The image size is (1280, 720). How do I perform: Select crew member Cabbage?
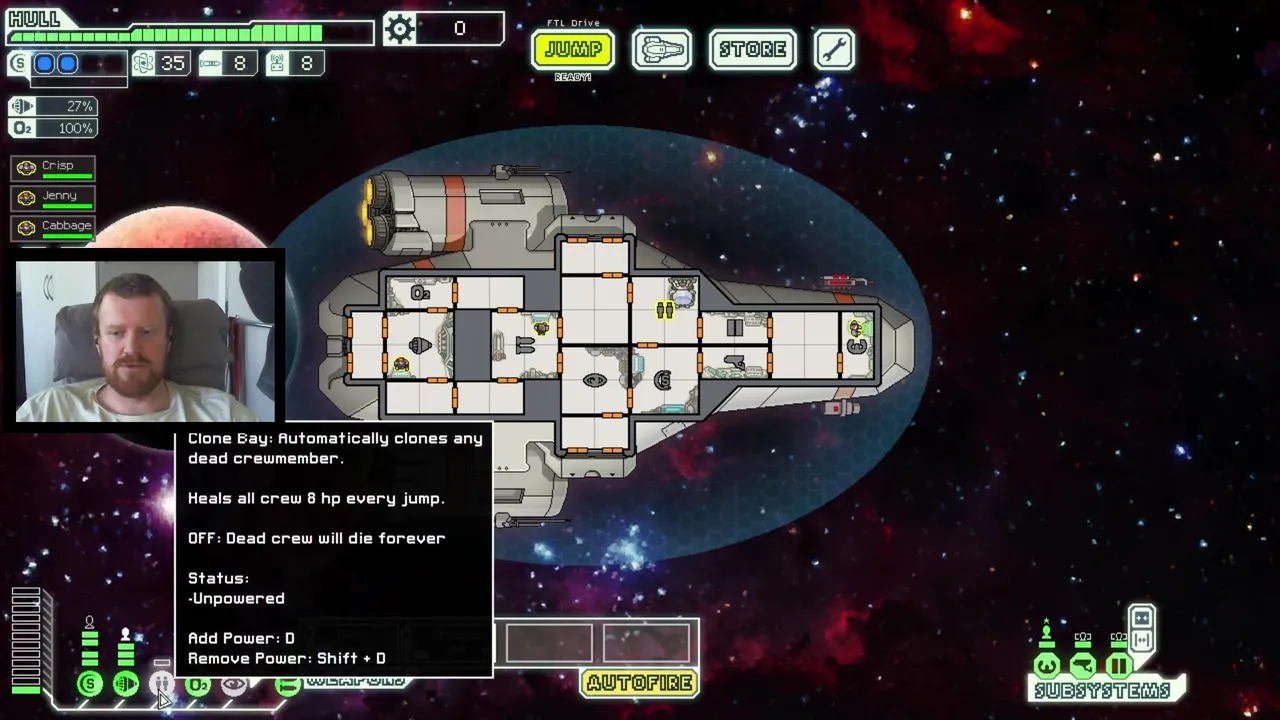[53, 227]
